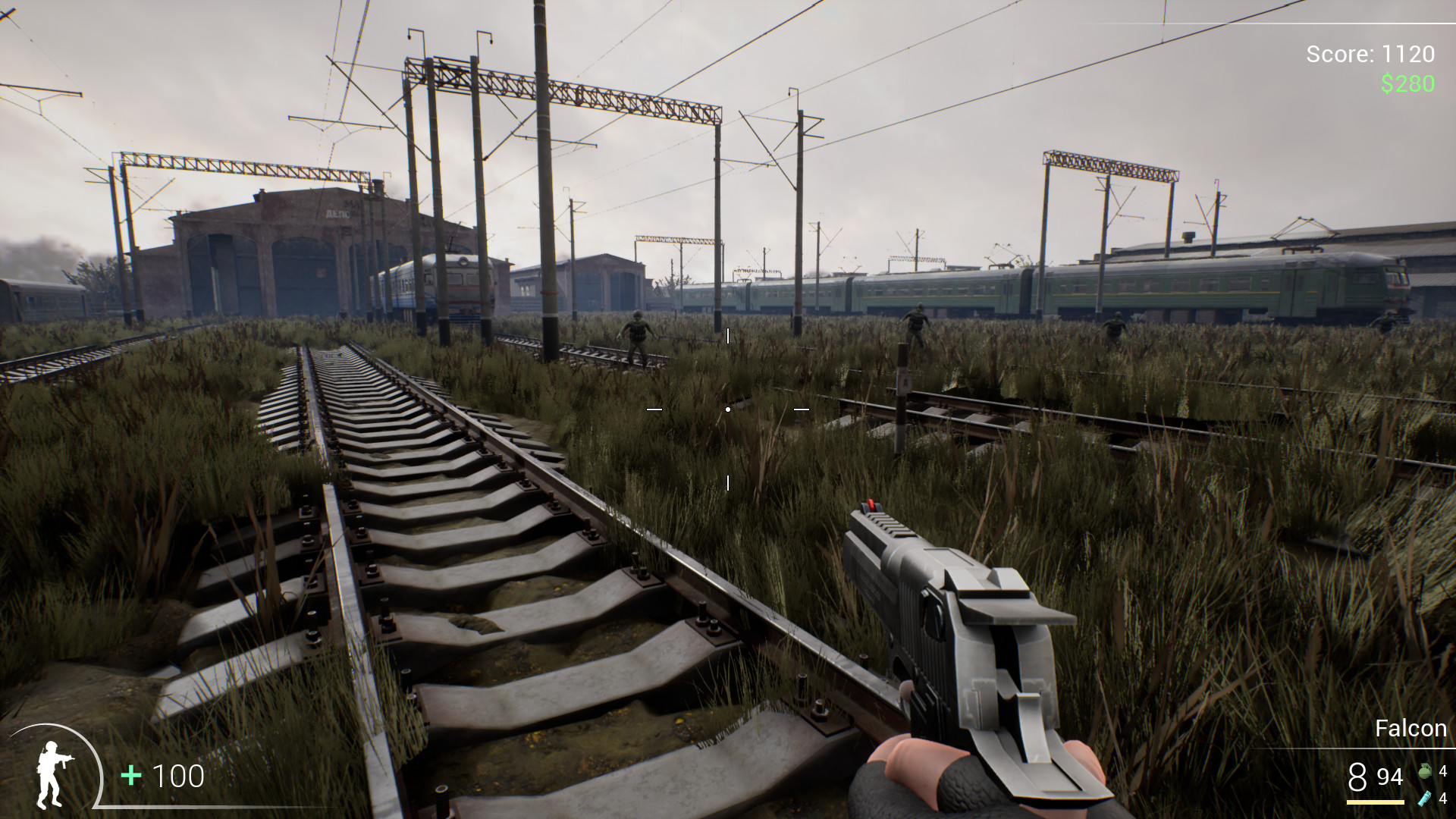
Task: Click the green plus icon beside the health value
Action: [x=130, y=777]
